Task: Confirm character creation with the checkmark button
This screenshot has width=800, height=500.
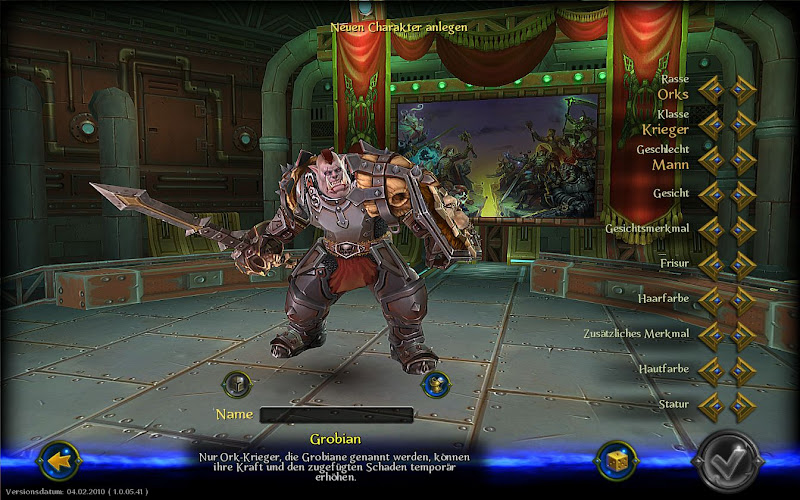Action: [733, 462]
